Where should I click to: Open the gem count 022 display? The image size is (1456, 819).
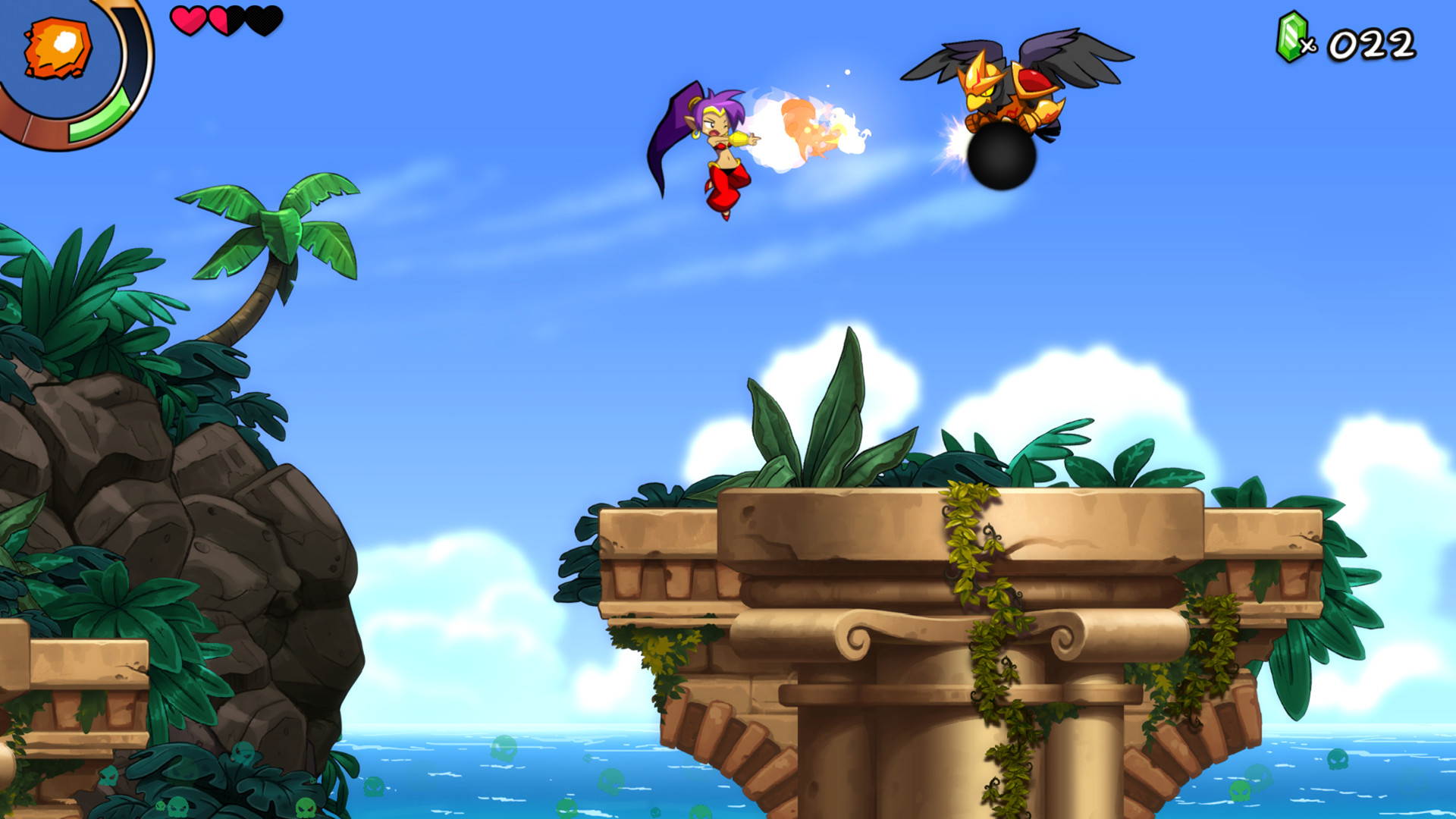pyautogui.click(x=1373, y=43)
